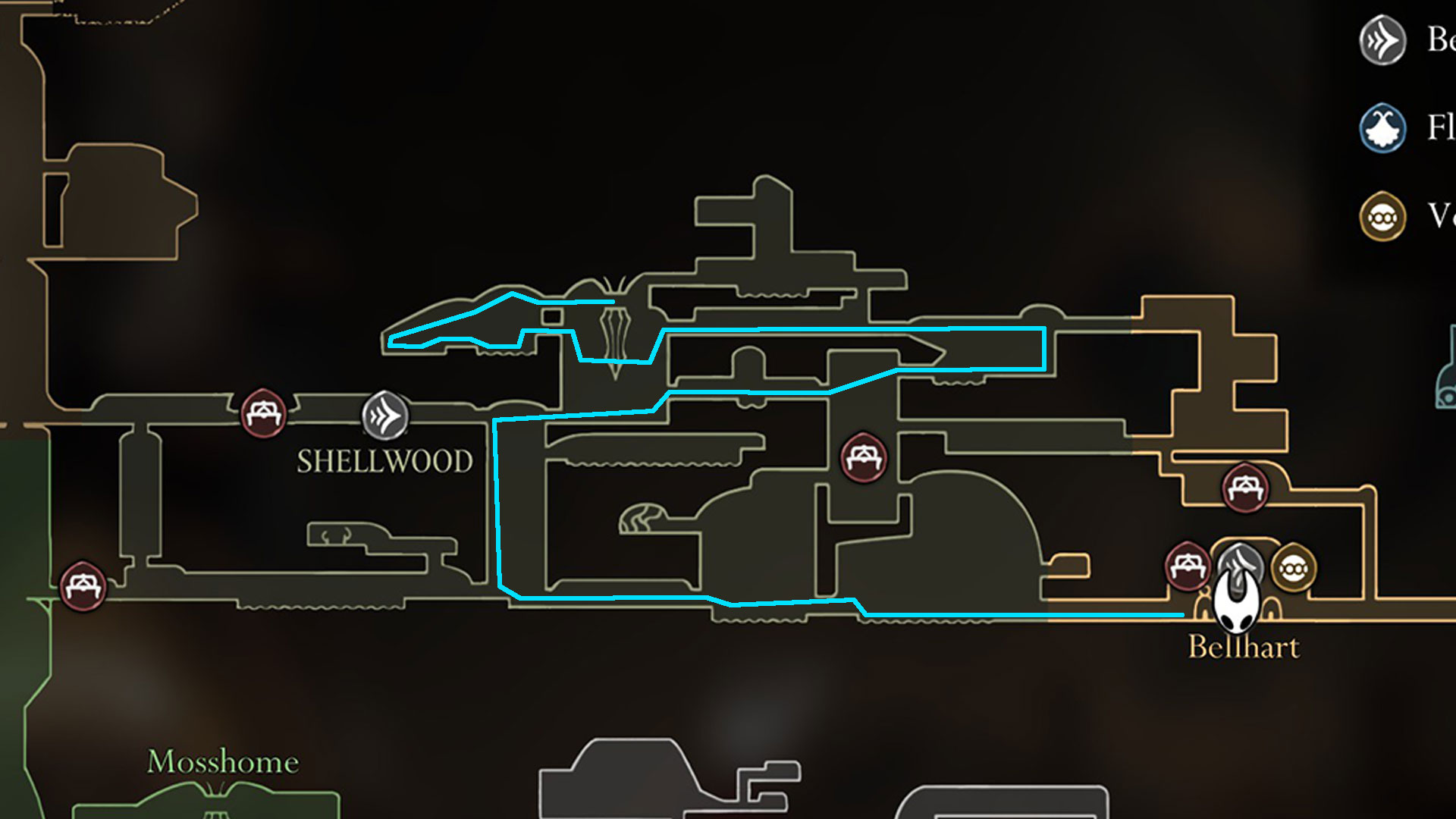1456x819 pixels.
Task: Select the blue Flea icon in the legend
Action: 1382,128
